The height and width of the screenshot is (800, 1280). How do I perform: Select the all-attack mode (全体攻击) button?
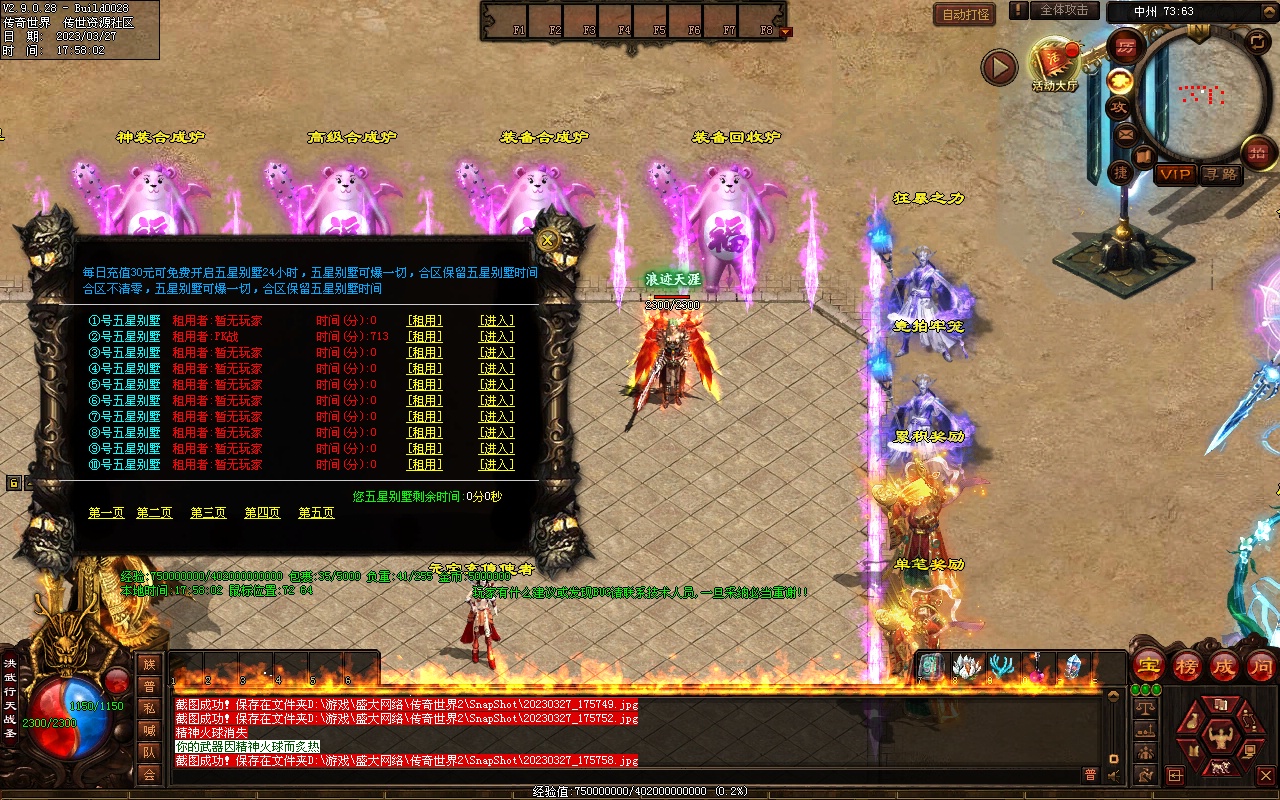coord(1064,10)
